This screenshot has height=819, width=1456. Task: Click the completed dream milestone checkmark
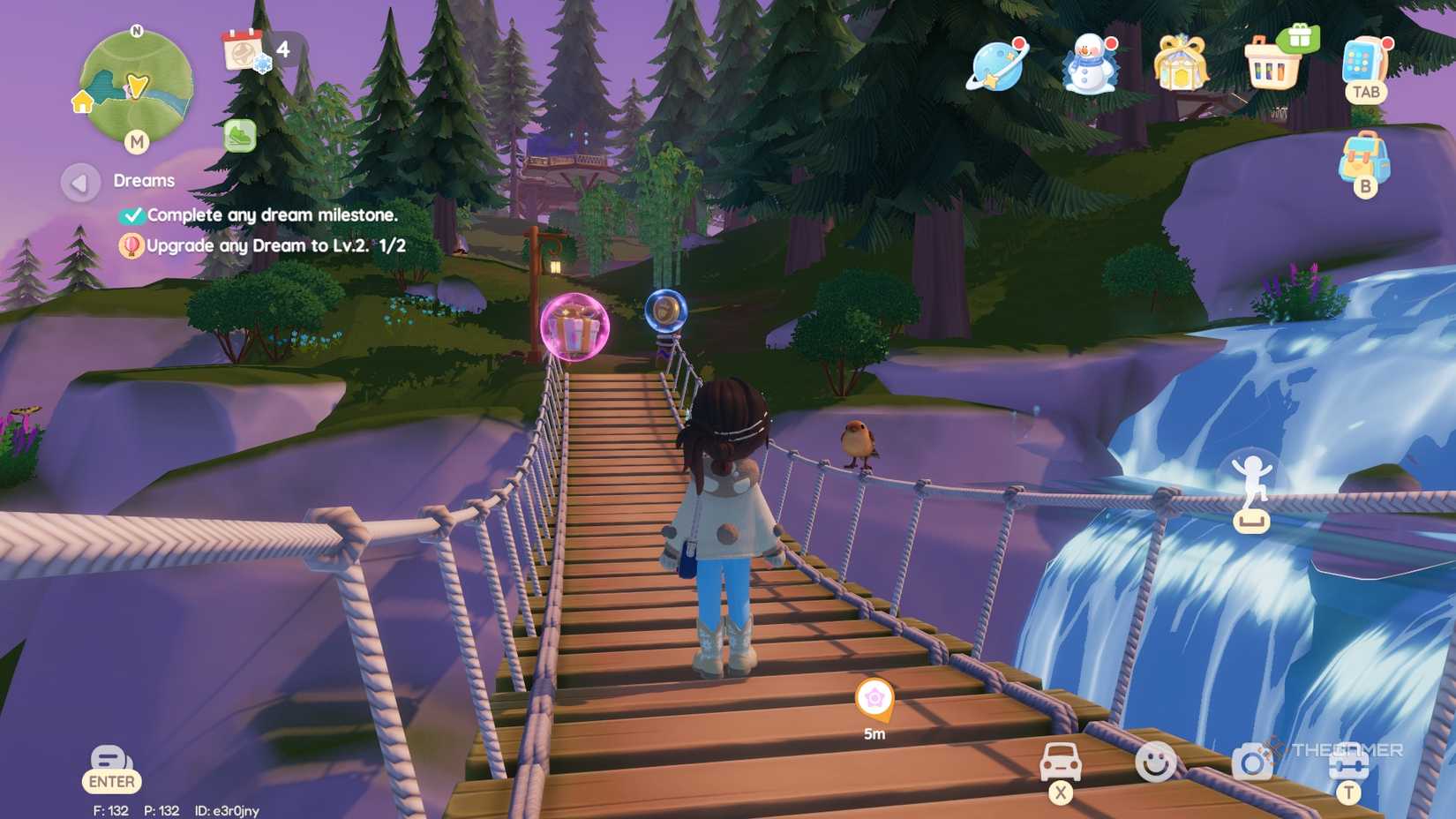tap(132, 214)
